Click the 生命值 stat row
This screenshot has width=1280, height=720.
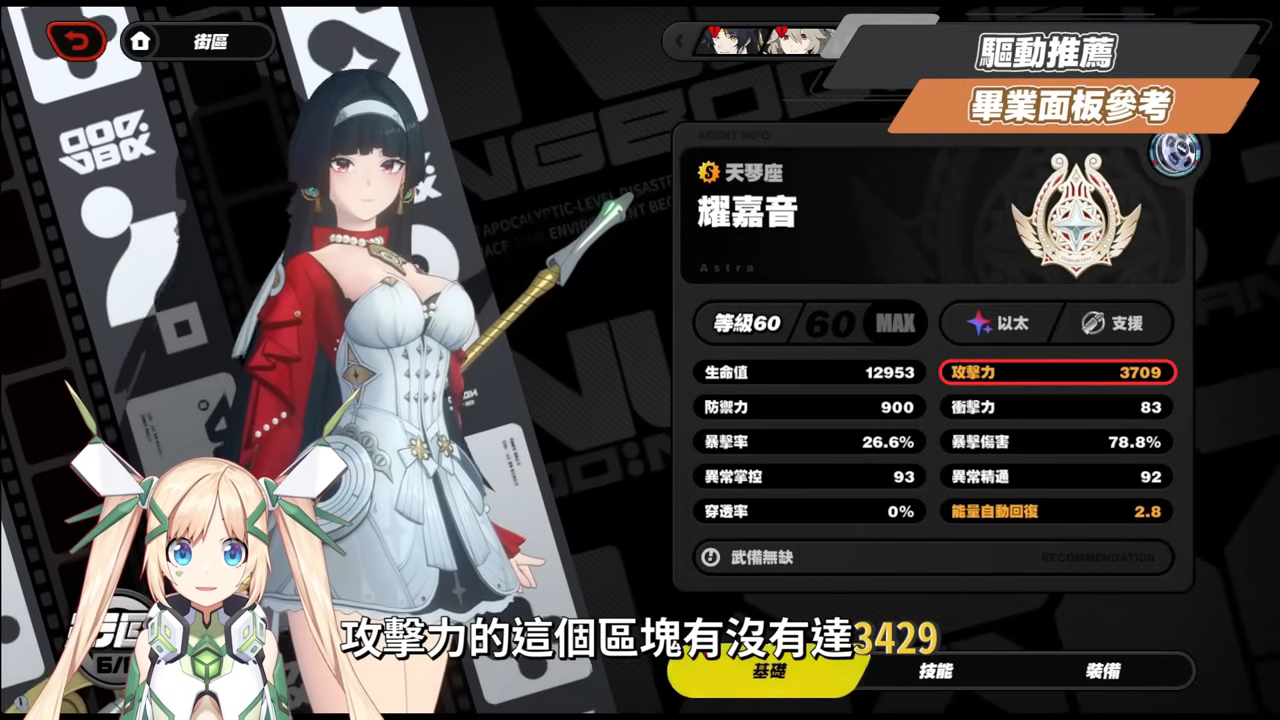click(x=809, y=373)
